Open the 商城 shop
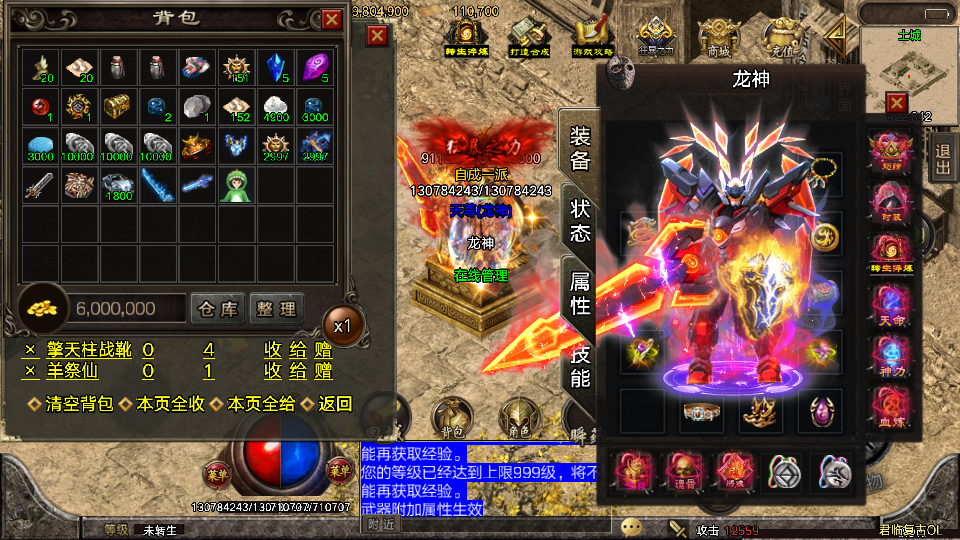Image resolution: width=960 pixels, height=540 pixels. pos(718,39)
